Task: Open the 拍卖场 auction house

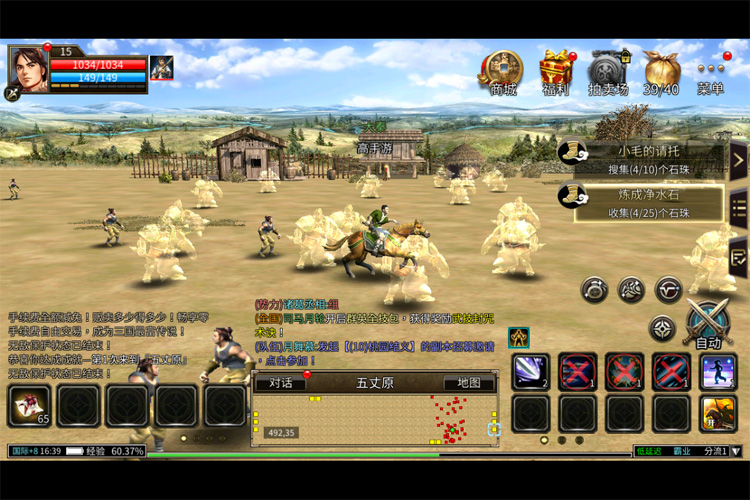Action: (608, 68)
